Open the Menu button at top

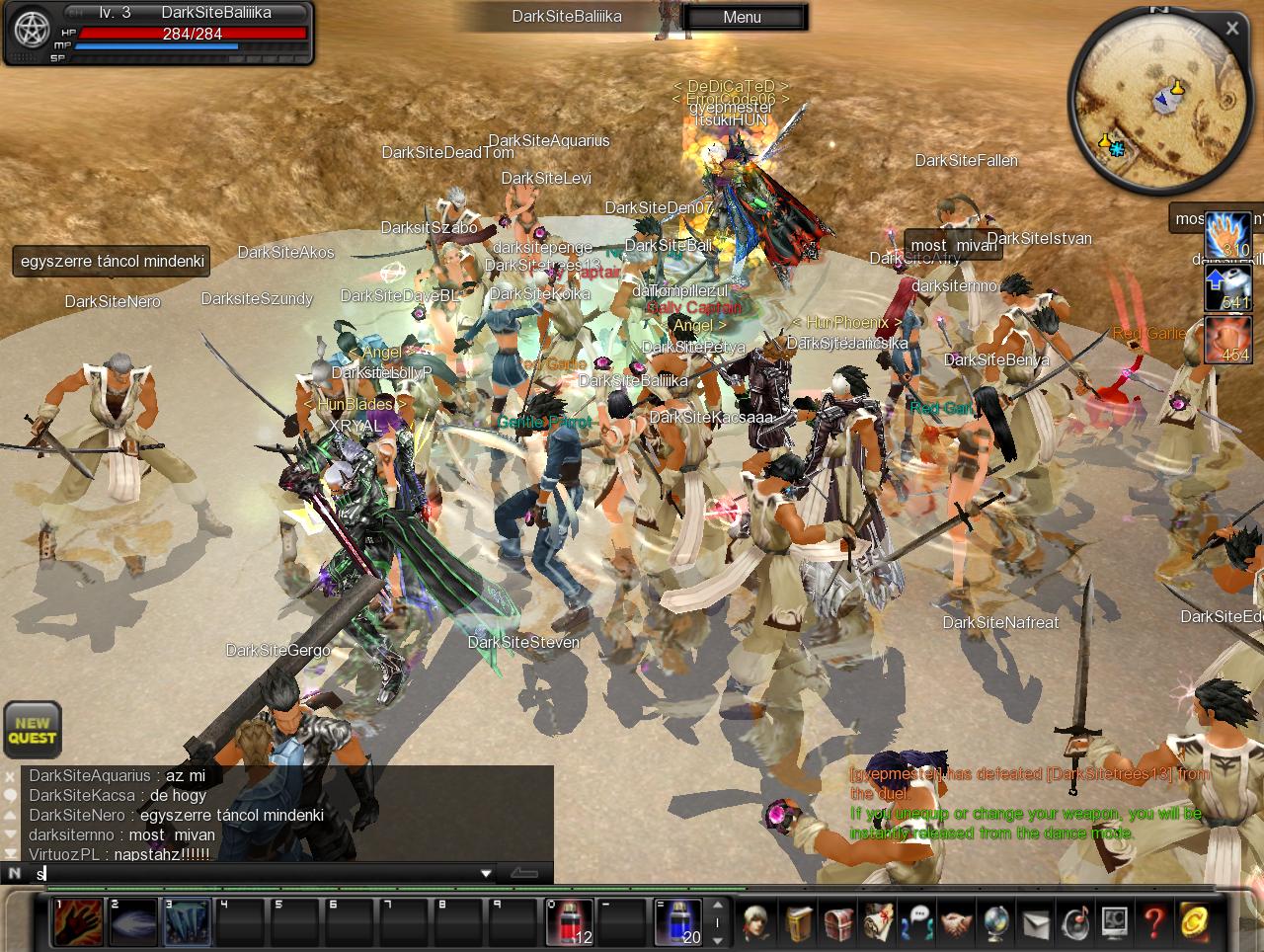(x=743, y=17)
